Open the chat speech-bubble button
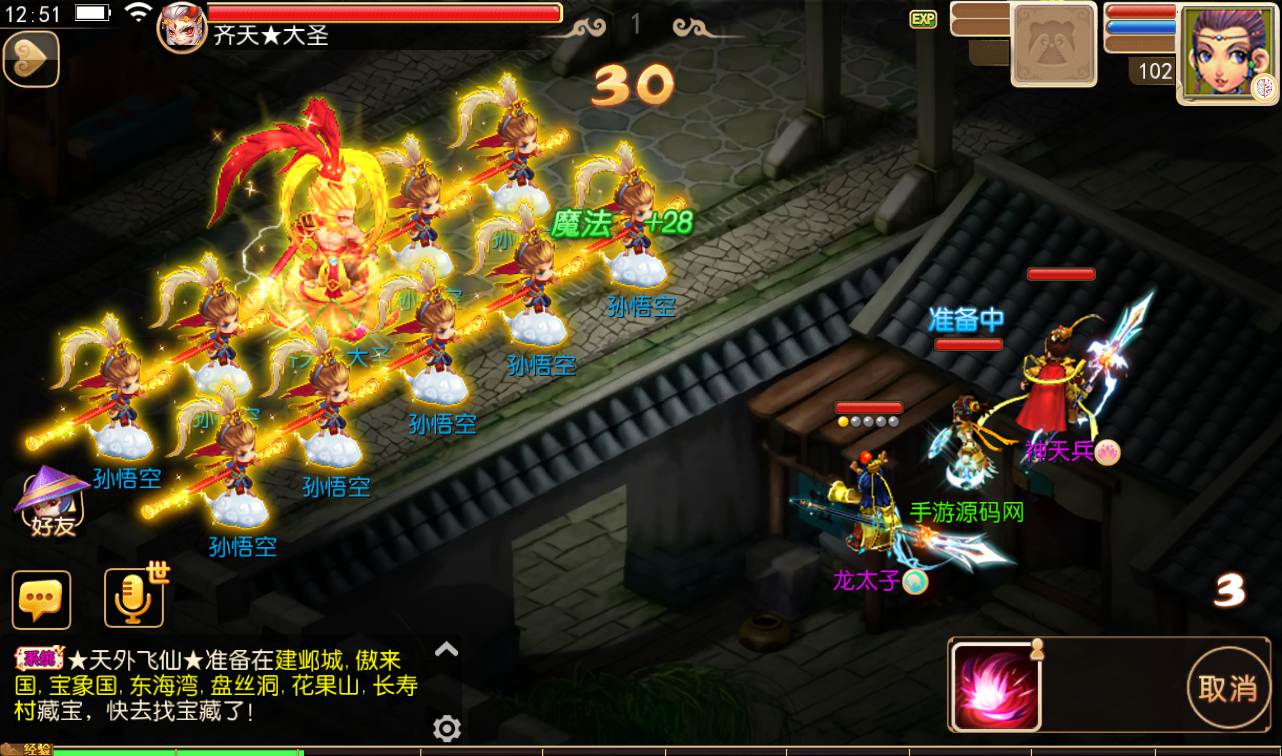The width and height of the screenshot is (1282, 756). pos(41,599)
